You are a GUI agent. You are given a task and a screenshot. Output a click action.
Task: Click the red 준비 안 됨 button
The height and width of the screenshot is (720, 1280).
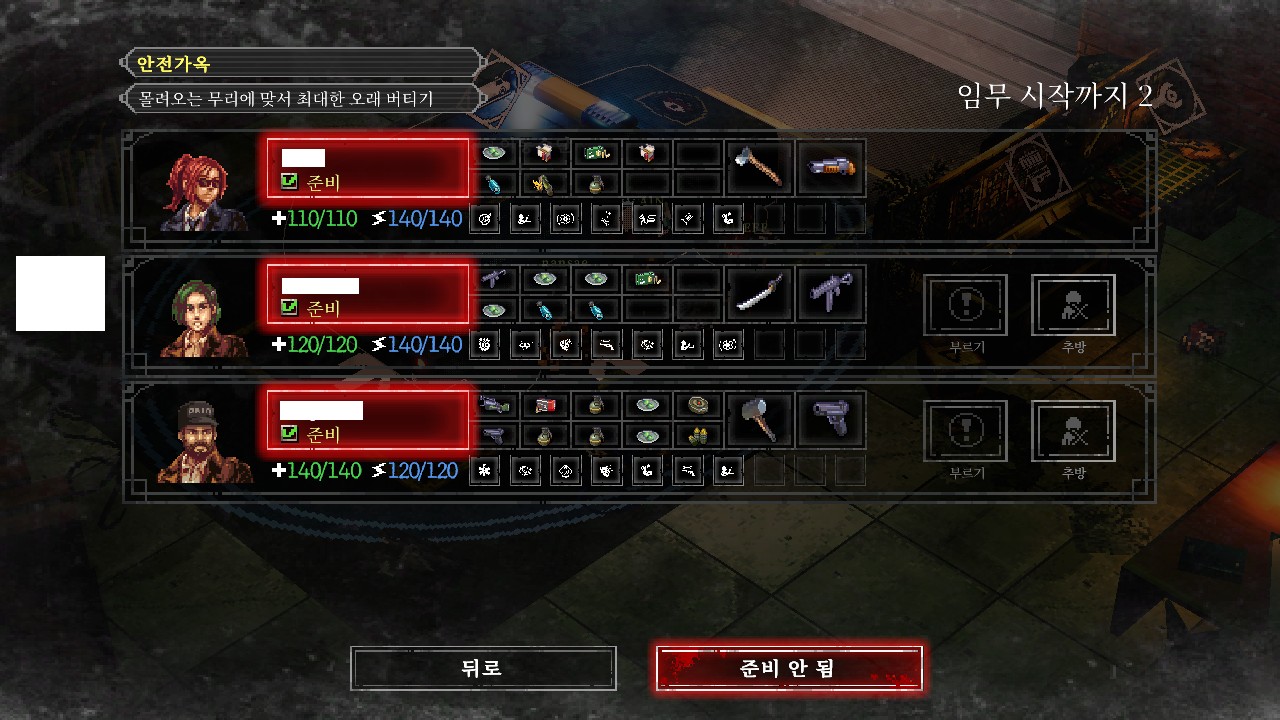(788, 668)
